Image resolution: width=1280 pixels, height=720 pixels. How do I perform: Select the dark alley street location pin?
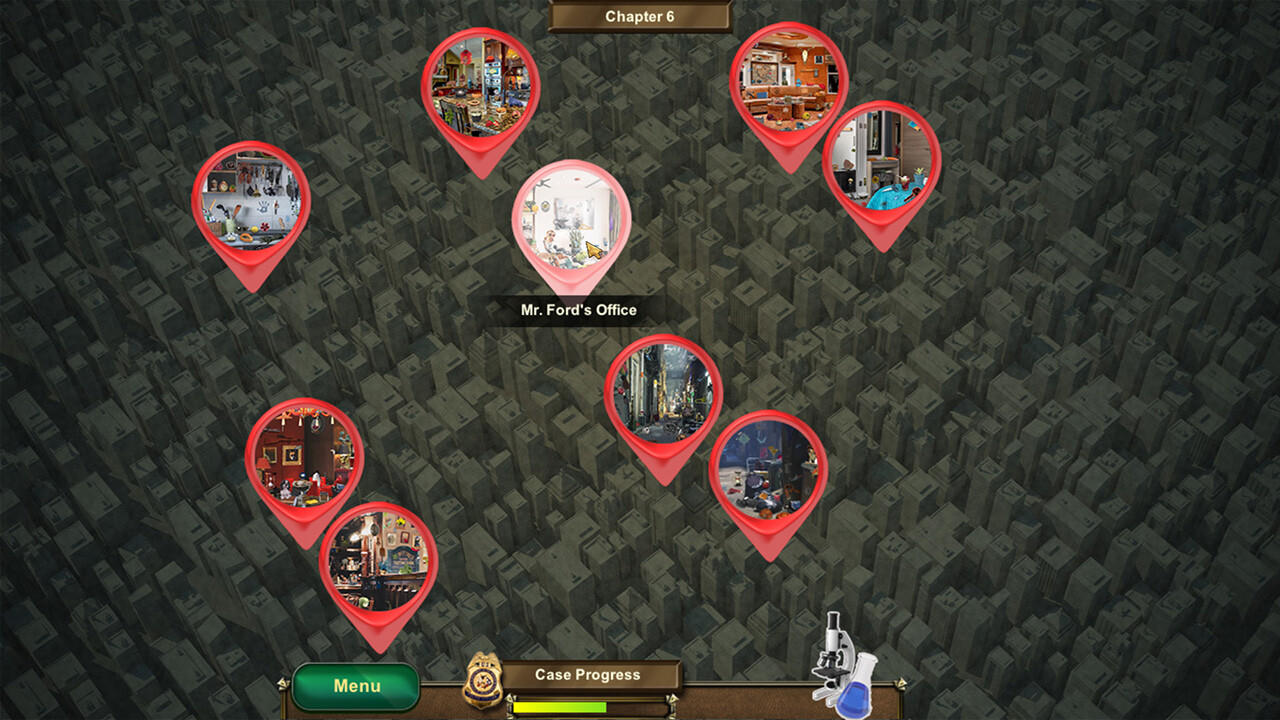coord(663,394)
